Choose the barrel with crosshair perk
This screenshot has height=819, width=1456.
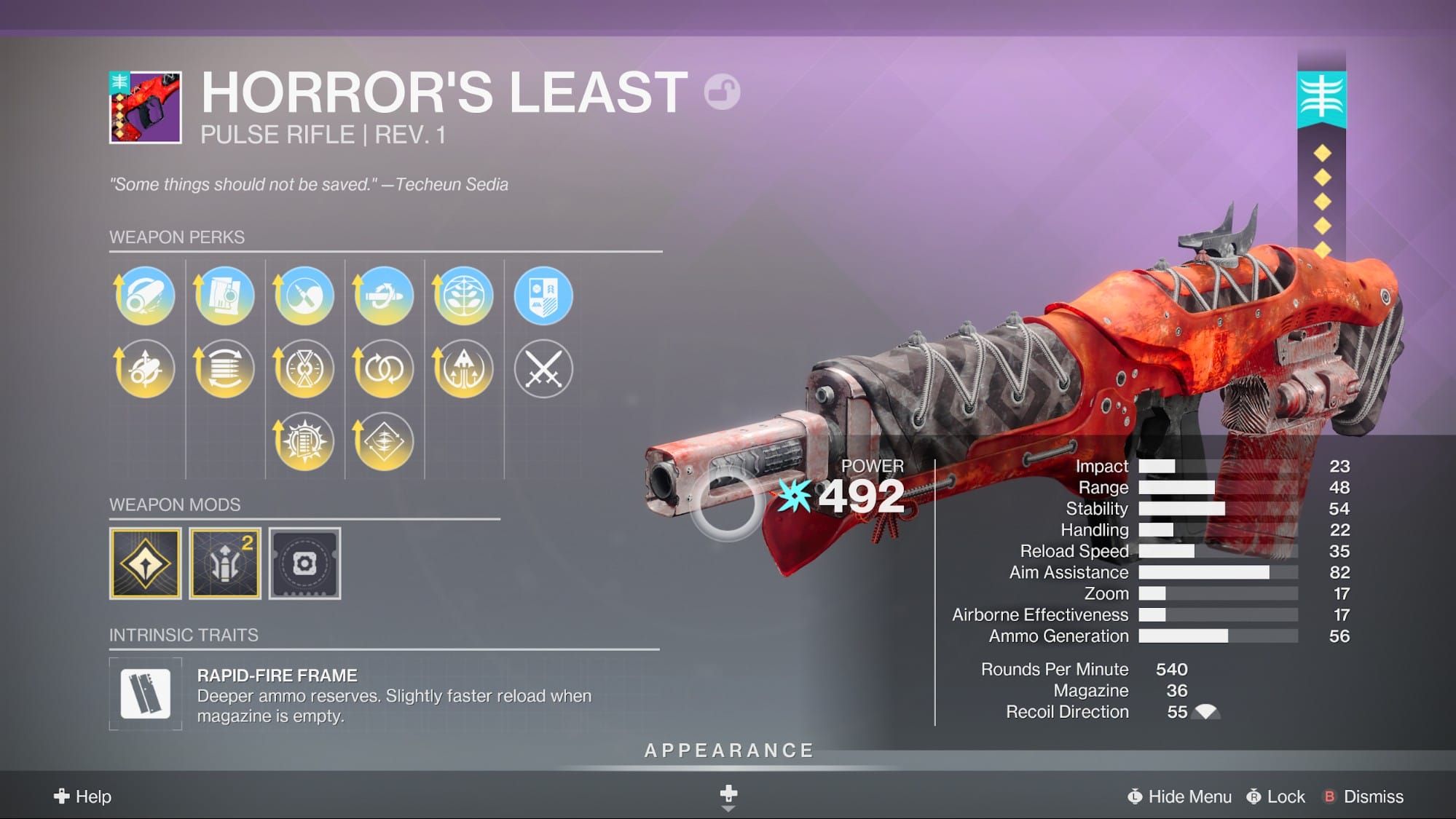(145, 368)
